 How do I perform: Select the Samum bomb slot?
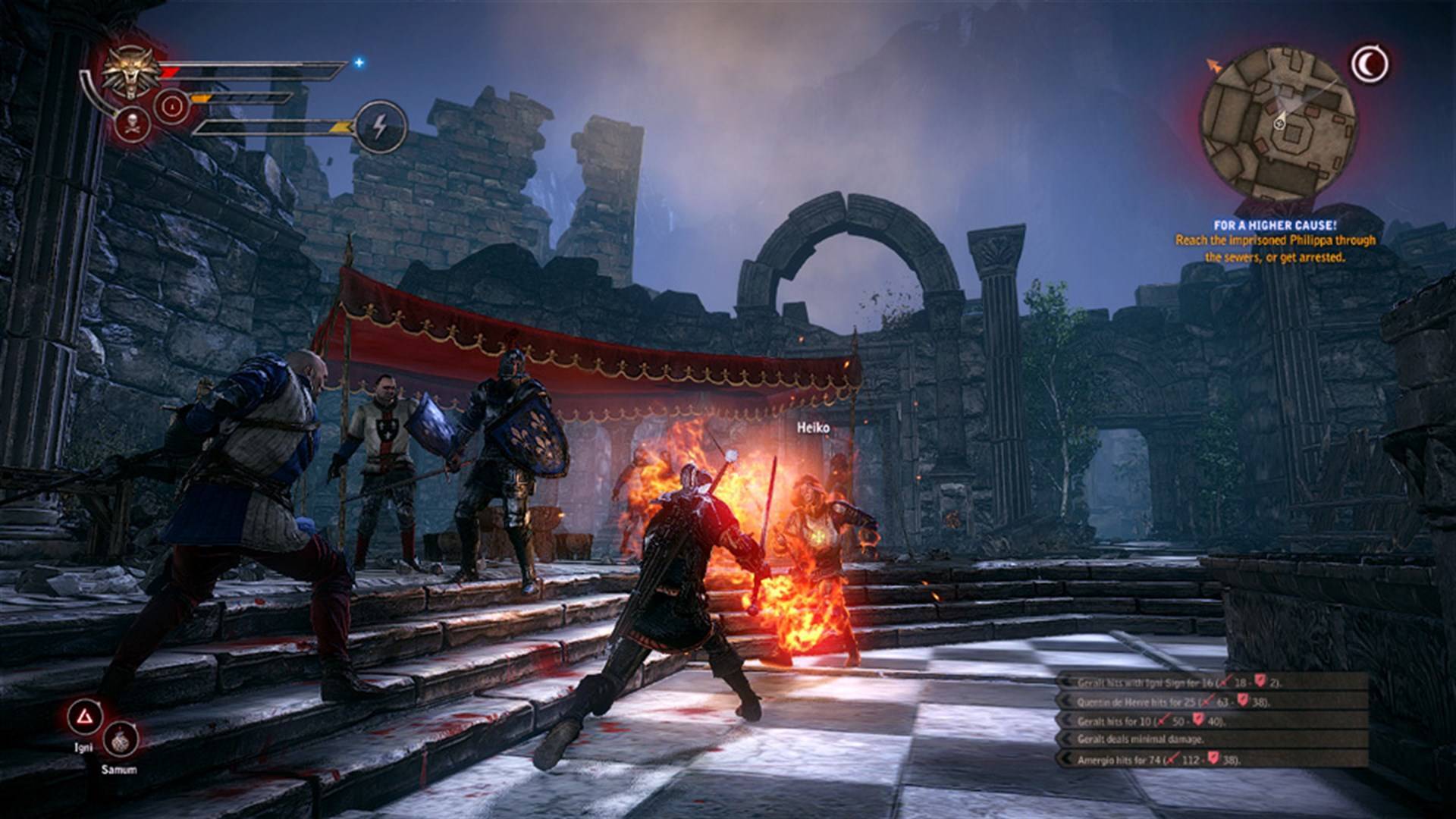[120, 742]
